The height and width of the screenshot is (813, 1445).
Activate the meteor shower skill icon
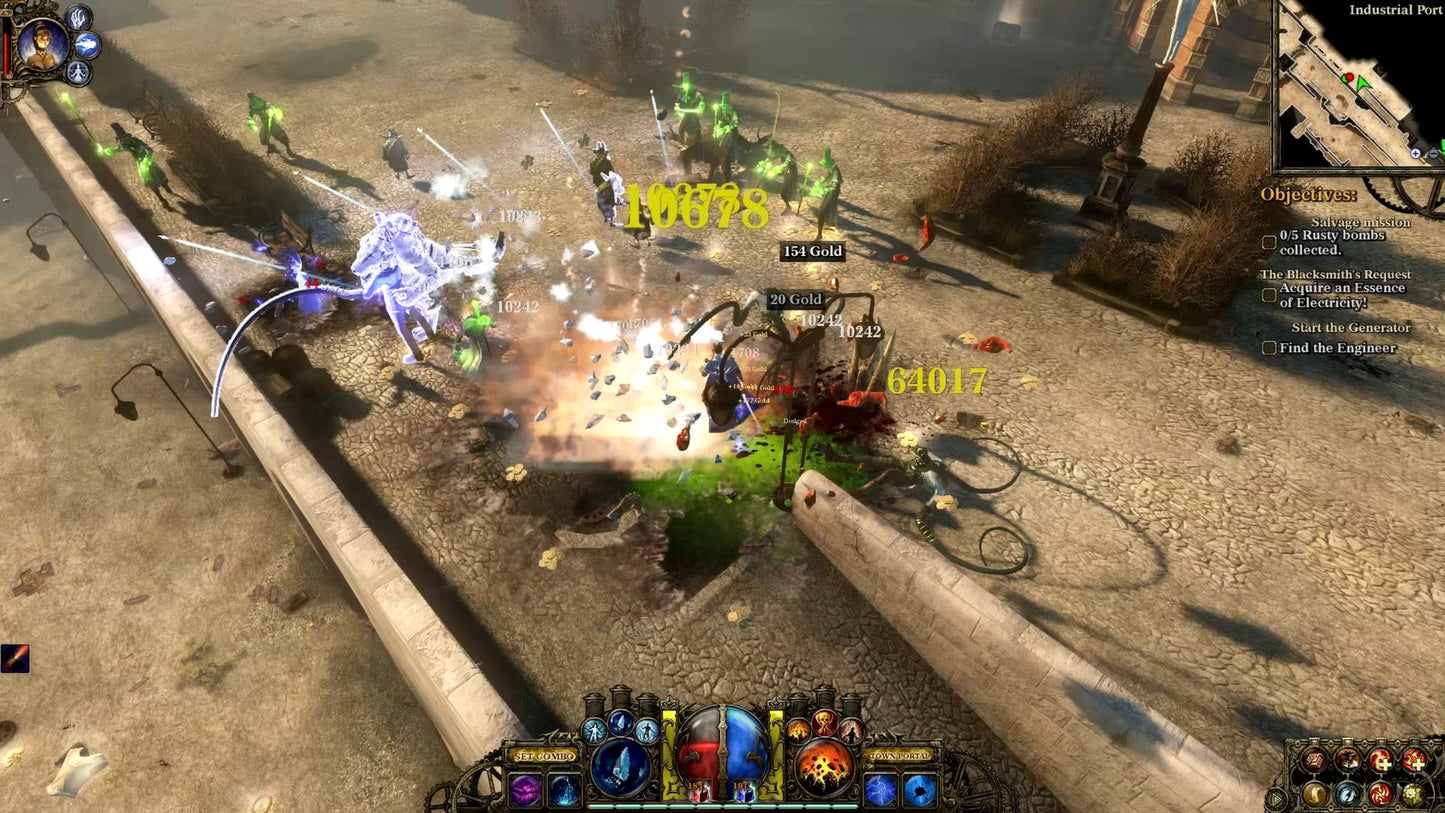coord(824,766)
